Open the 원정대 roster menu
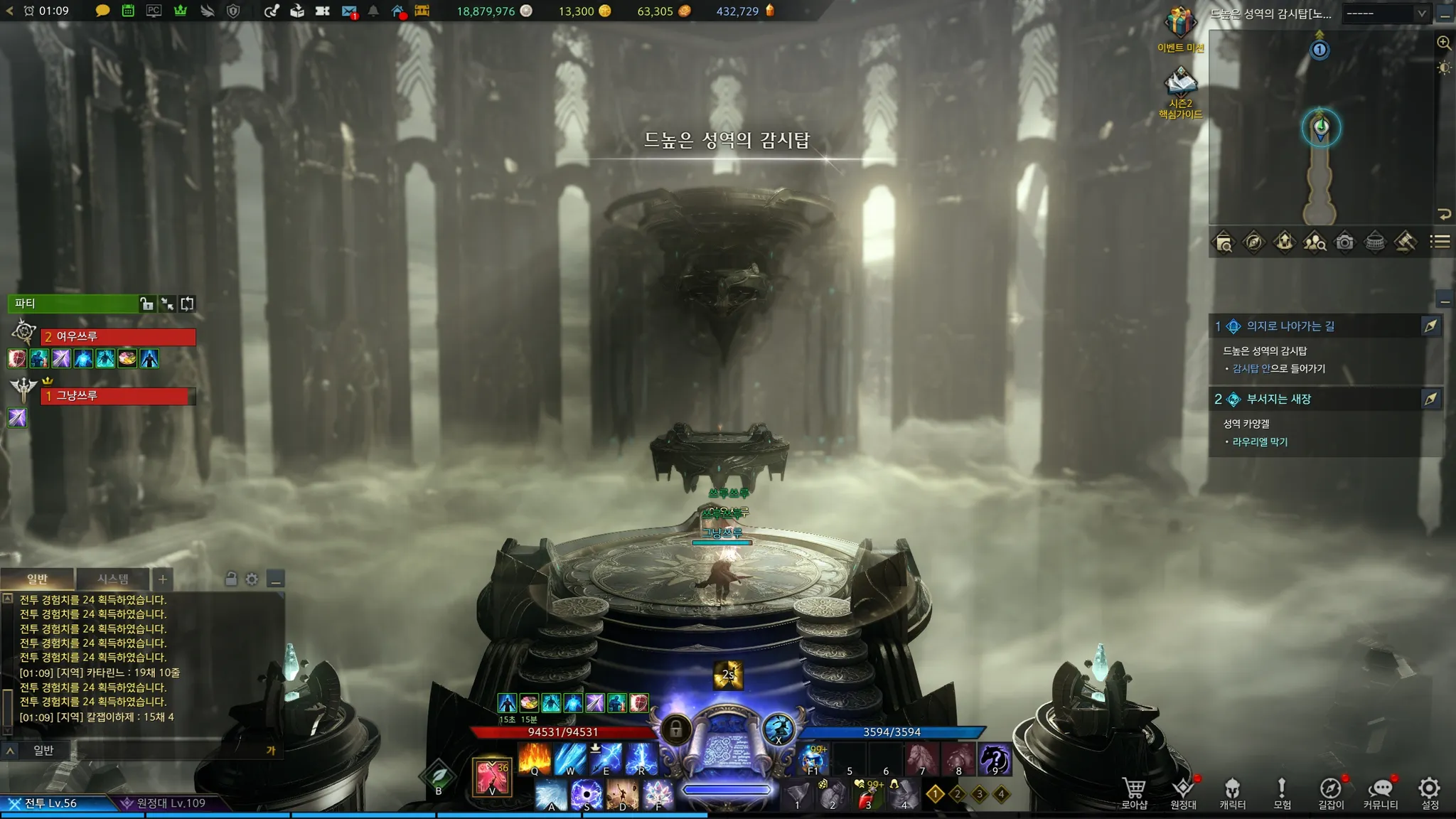The height and width of the screenshot is (819, 1456). pos(1183,793)
